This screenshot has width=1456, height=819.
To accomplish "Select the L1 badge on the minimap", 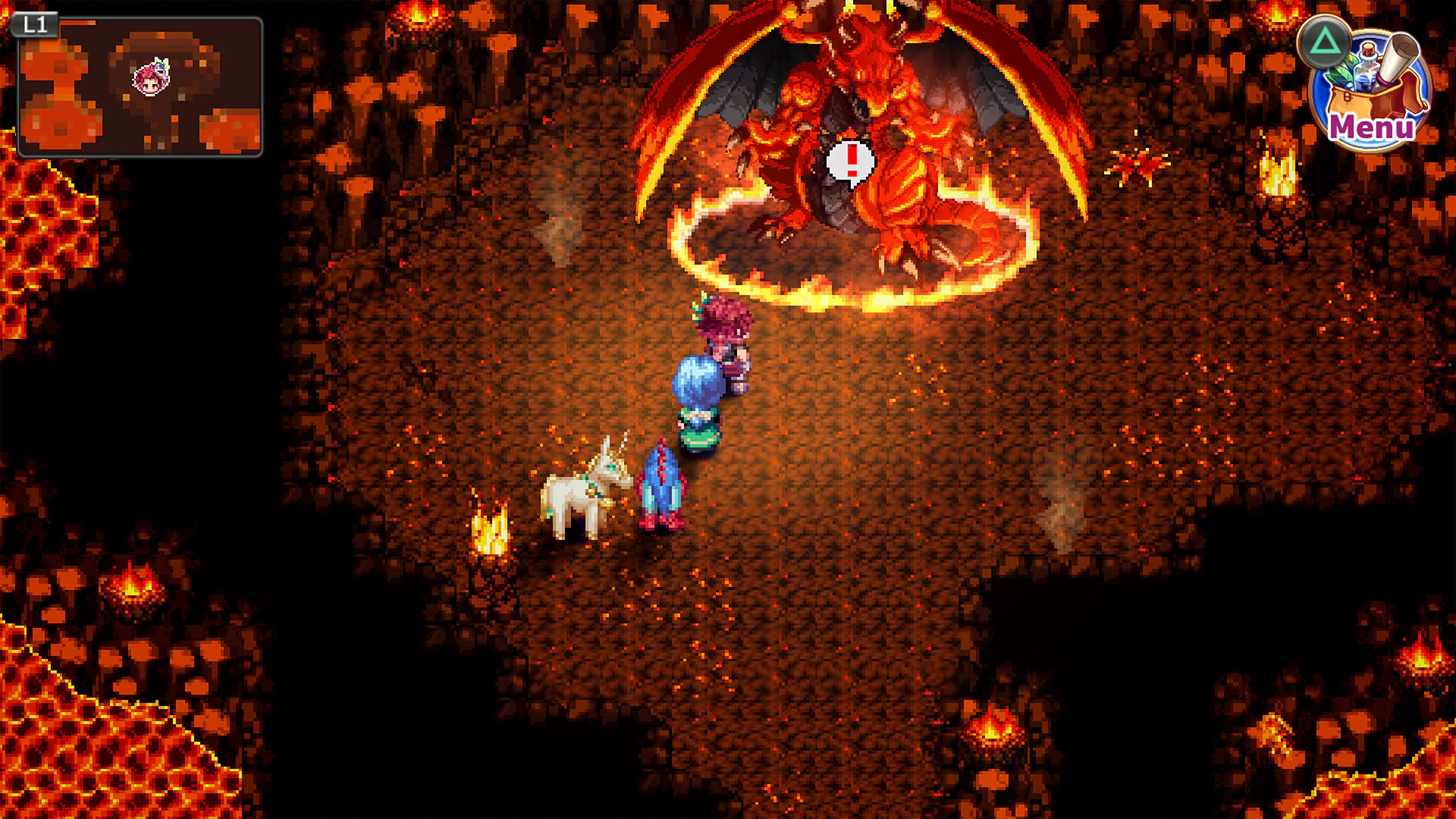I will point(36,24).
